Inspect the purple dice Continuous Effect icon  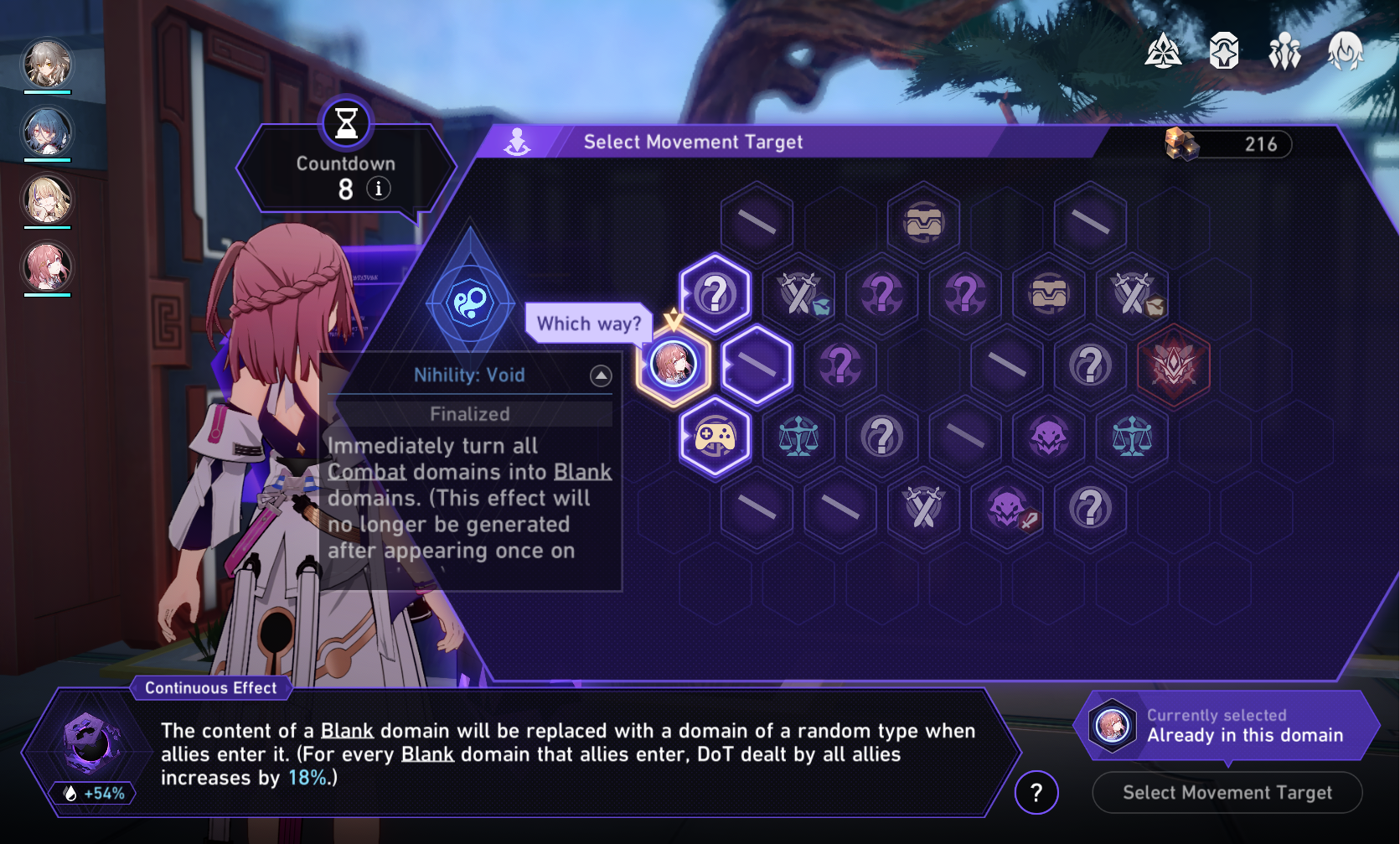click(90, 743)
